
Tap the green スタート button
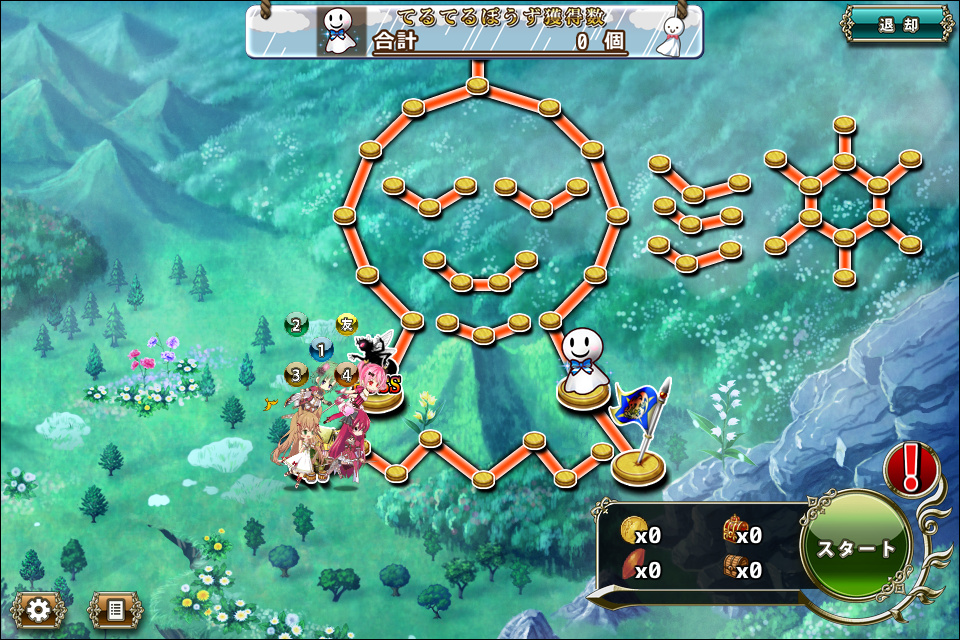pos(856,549)
